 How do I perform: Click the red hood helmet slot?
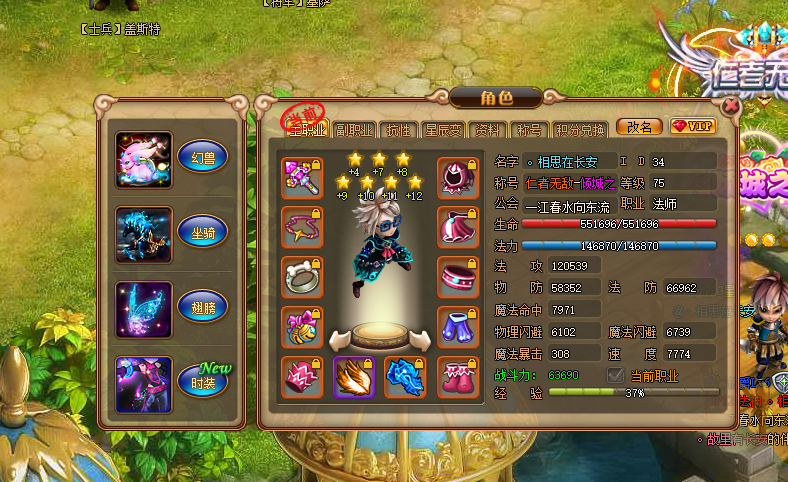point(457,177)
